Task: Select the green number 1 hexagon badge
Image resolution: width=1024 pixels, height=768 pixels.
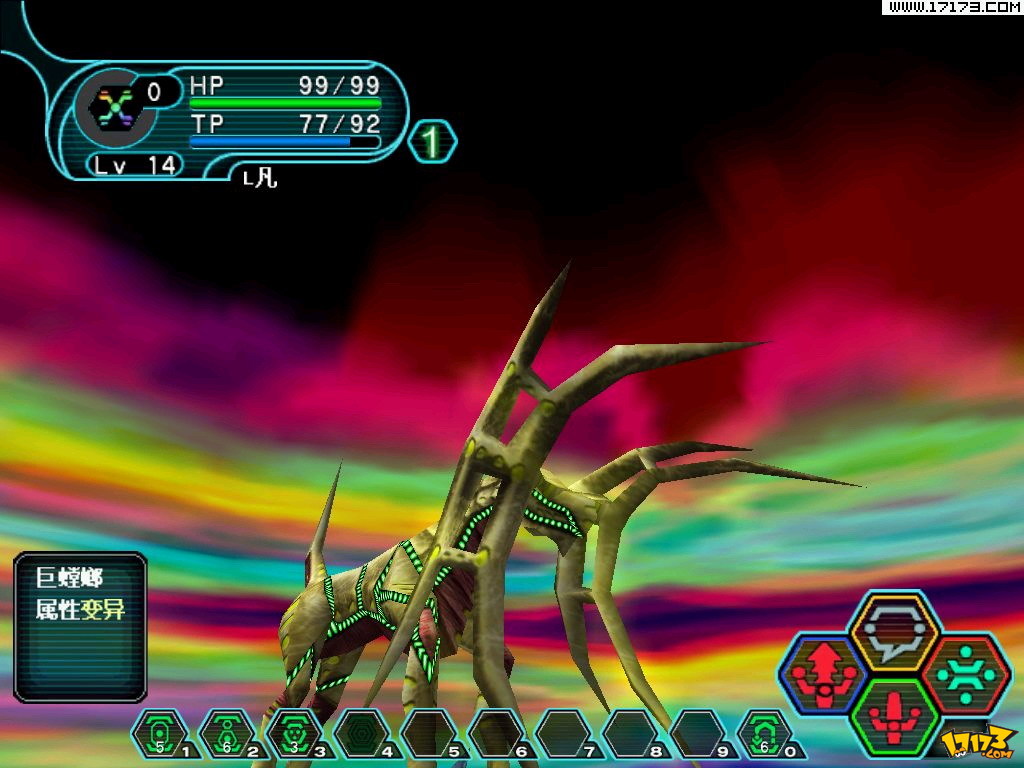Action: coord(432,142)
